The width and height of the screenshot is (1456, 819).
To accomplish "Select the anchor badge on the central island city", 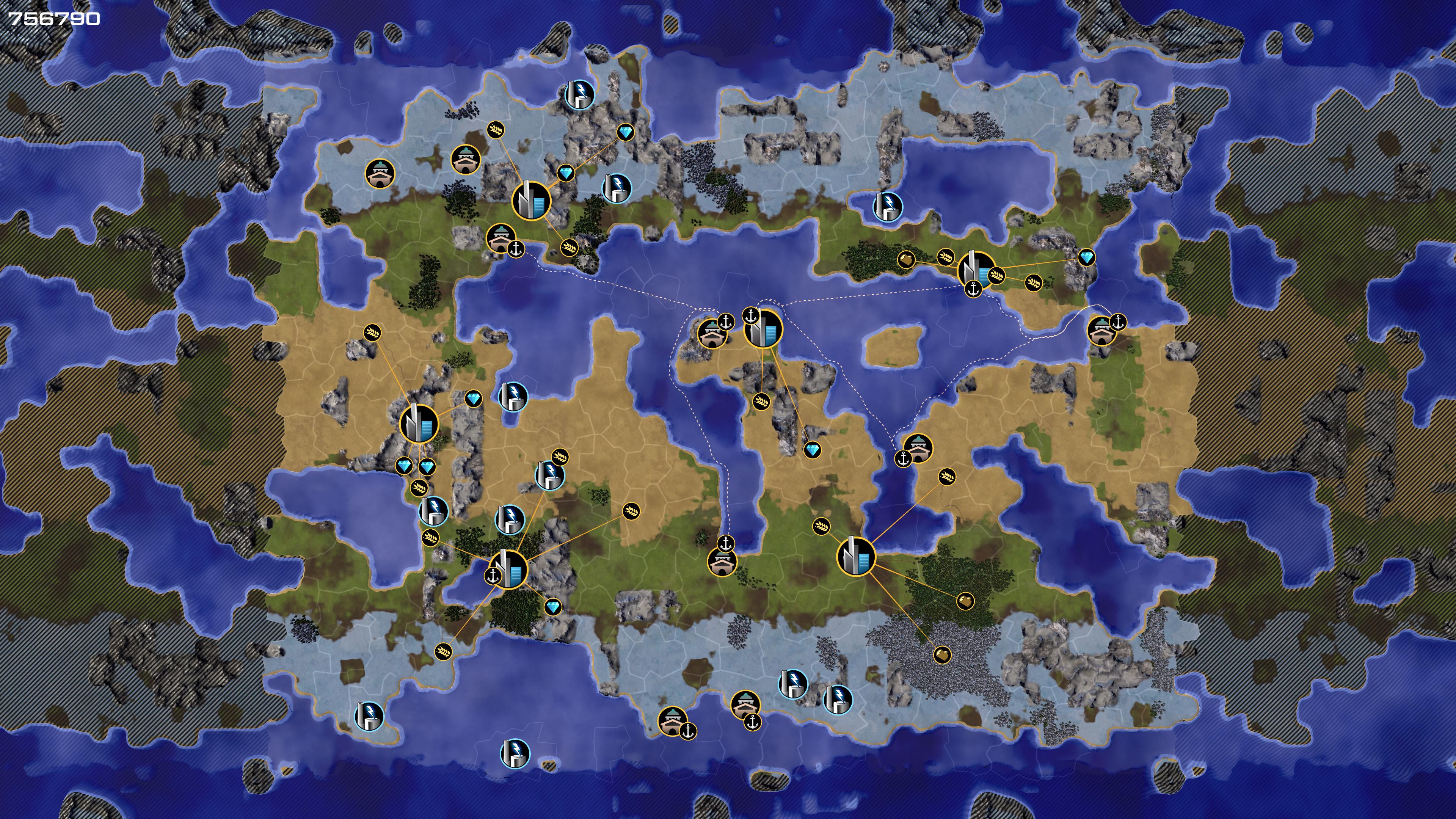I will point(751,316).
